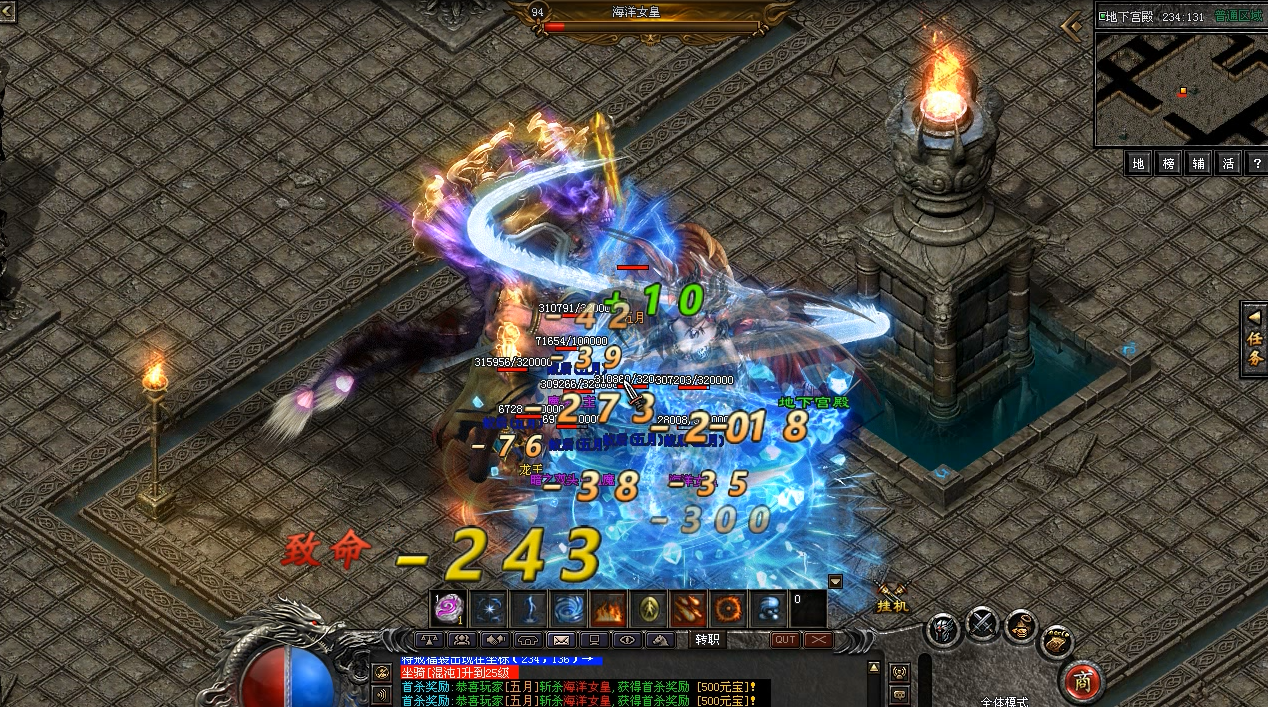Activate the blue vortex skill
Image resolution: width=1268 pixels, height=707 pixels.
(x=569, y=608)
